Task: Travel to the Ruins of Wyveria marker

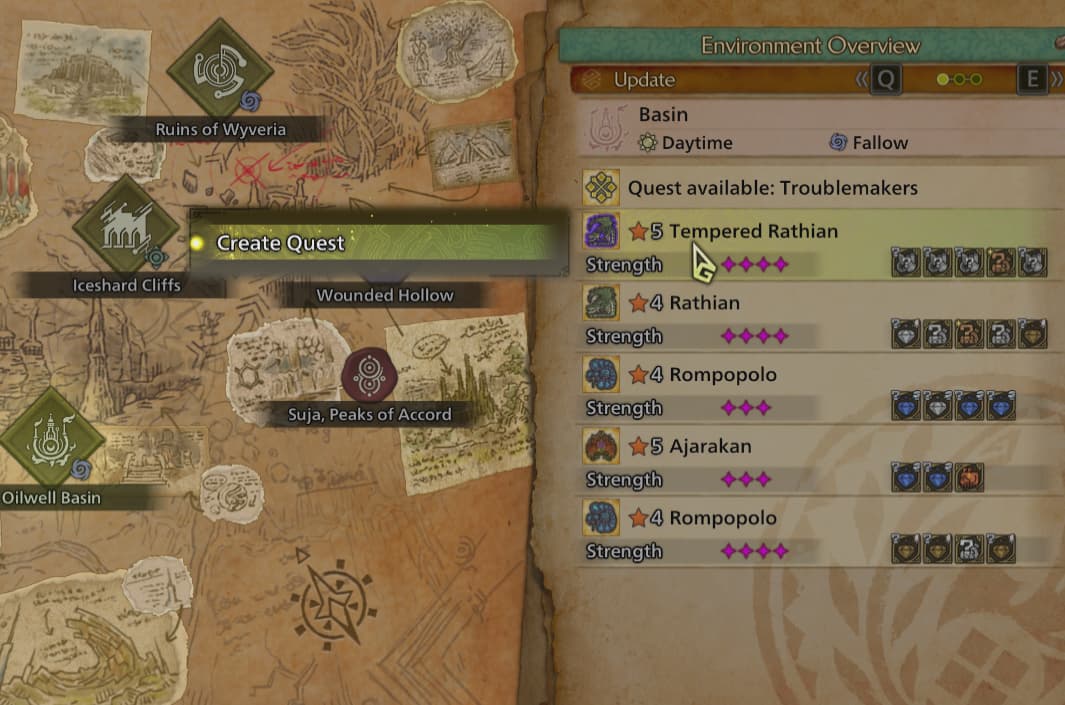Action: 219,70
